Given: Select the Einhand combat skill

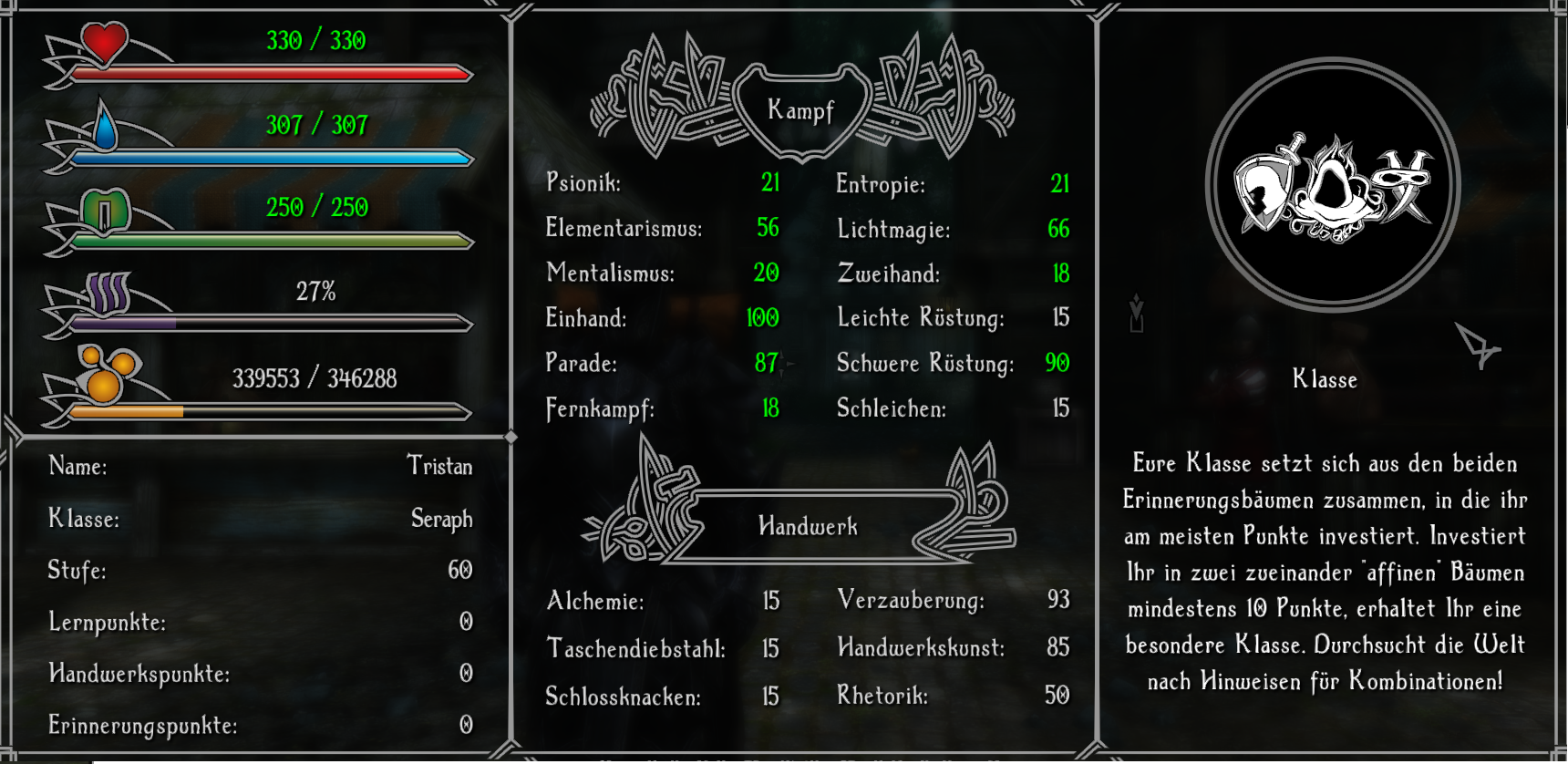Looking at the screenshot, I should (663, 317).
